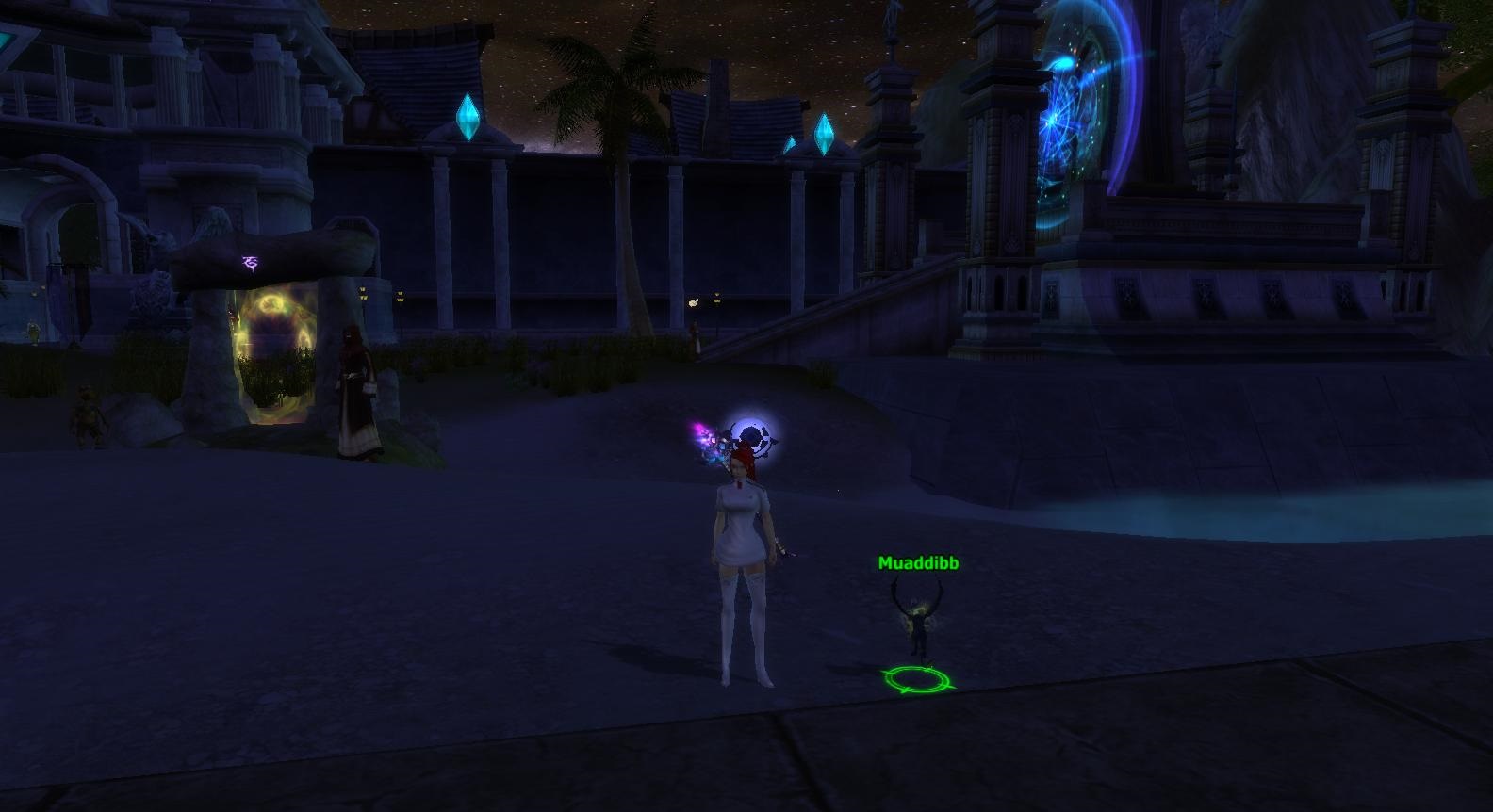This screenshot has width=1493, height=812.
Task: Select the Muaddibb name label
Action: [x=918, y=563]
